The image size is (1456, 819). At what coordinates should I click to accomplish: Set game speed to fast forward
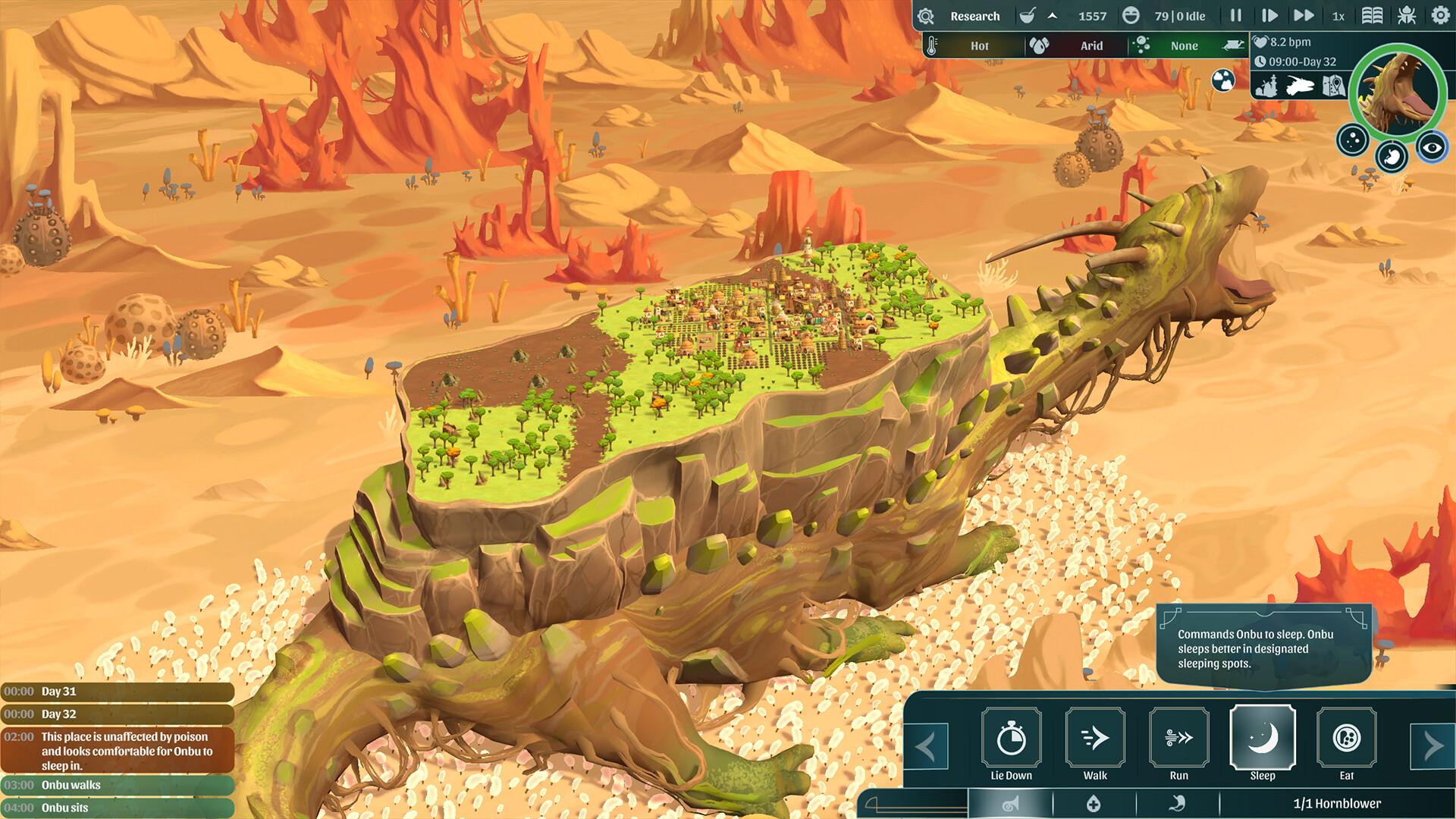1305,16
